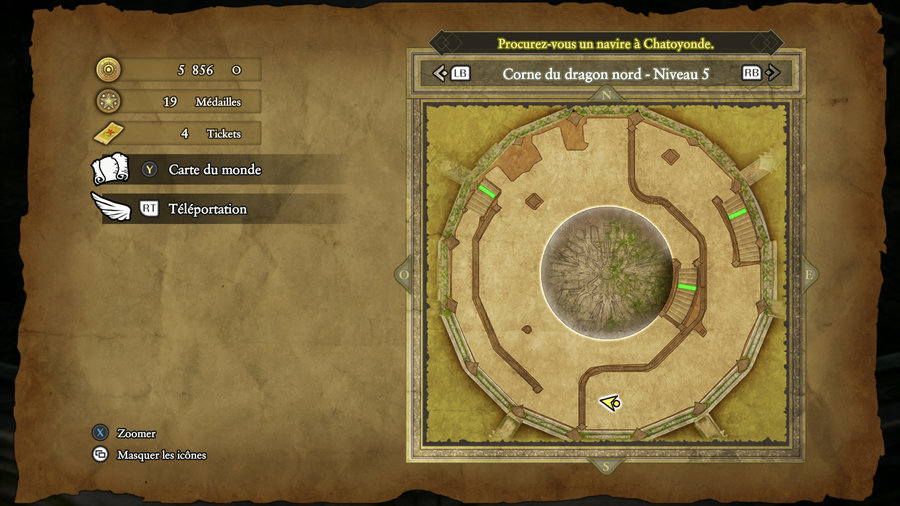This screenshot has height=506, width=900.
Task: Toggle Masquer les icônes
Action: tap(161, 455)
